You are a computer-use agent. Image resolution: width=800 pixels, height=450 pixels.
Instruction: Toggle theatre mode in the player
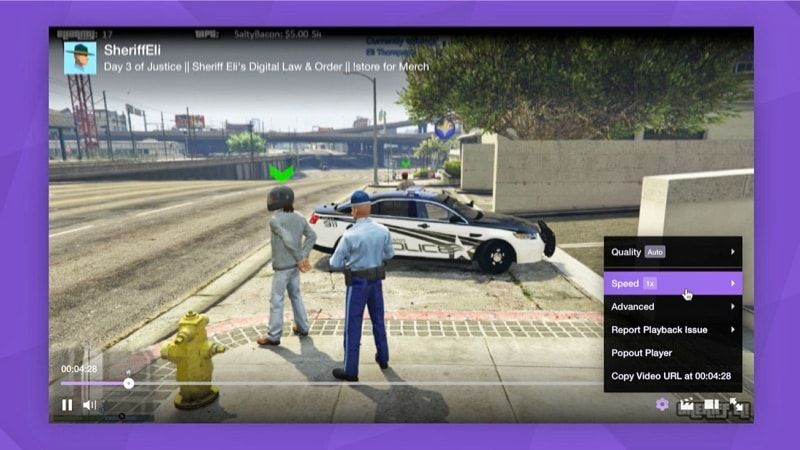712,404
